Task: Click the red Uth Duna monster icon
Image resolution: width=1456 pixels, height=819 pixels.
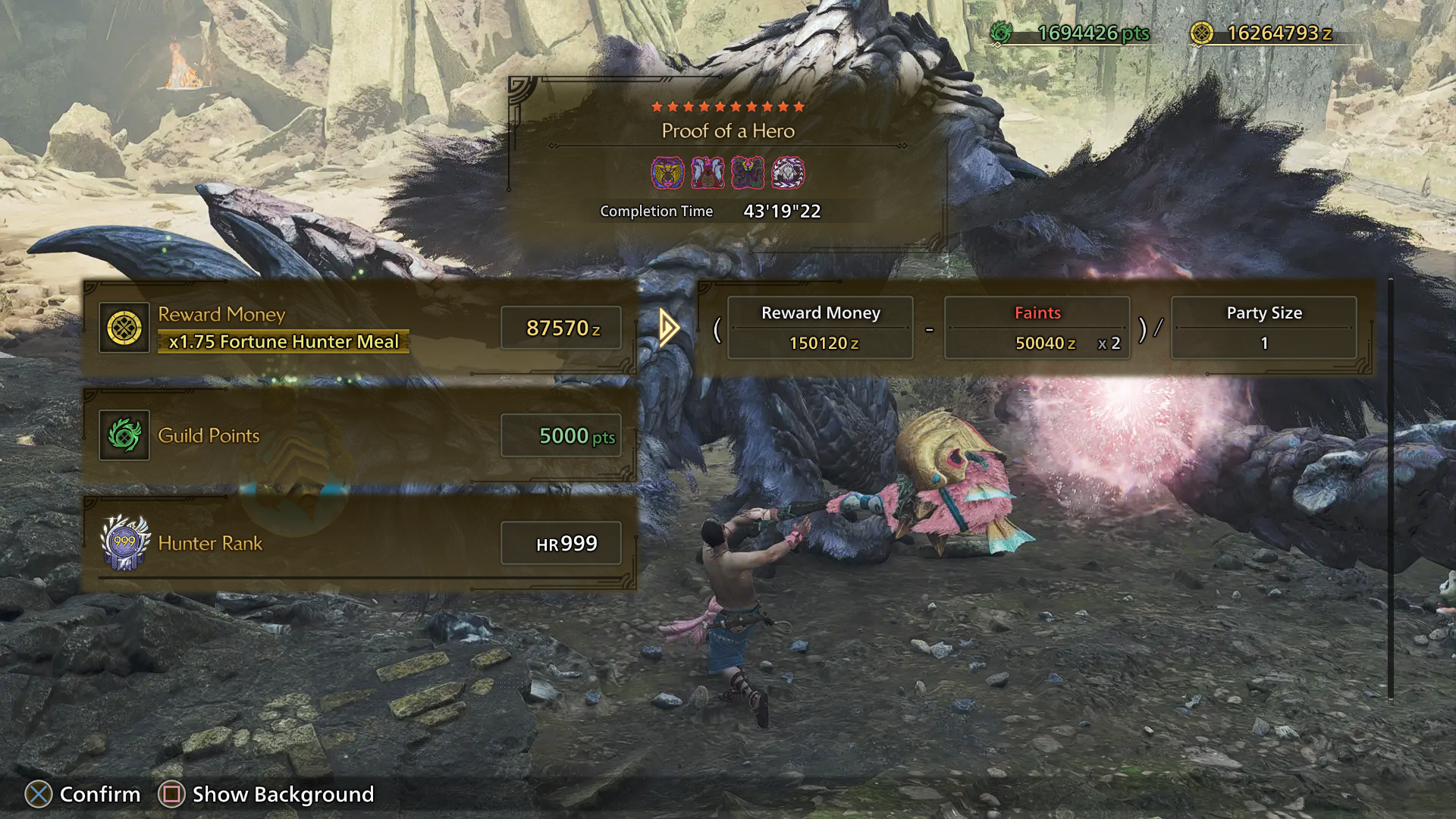Action: [708, 173]
